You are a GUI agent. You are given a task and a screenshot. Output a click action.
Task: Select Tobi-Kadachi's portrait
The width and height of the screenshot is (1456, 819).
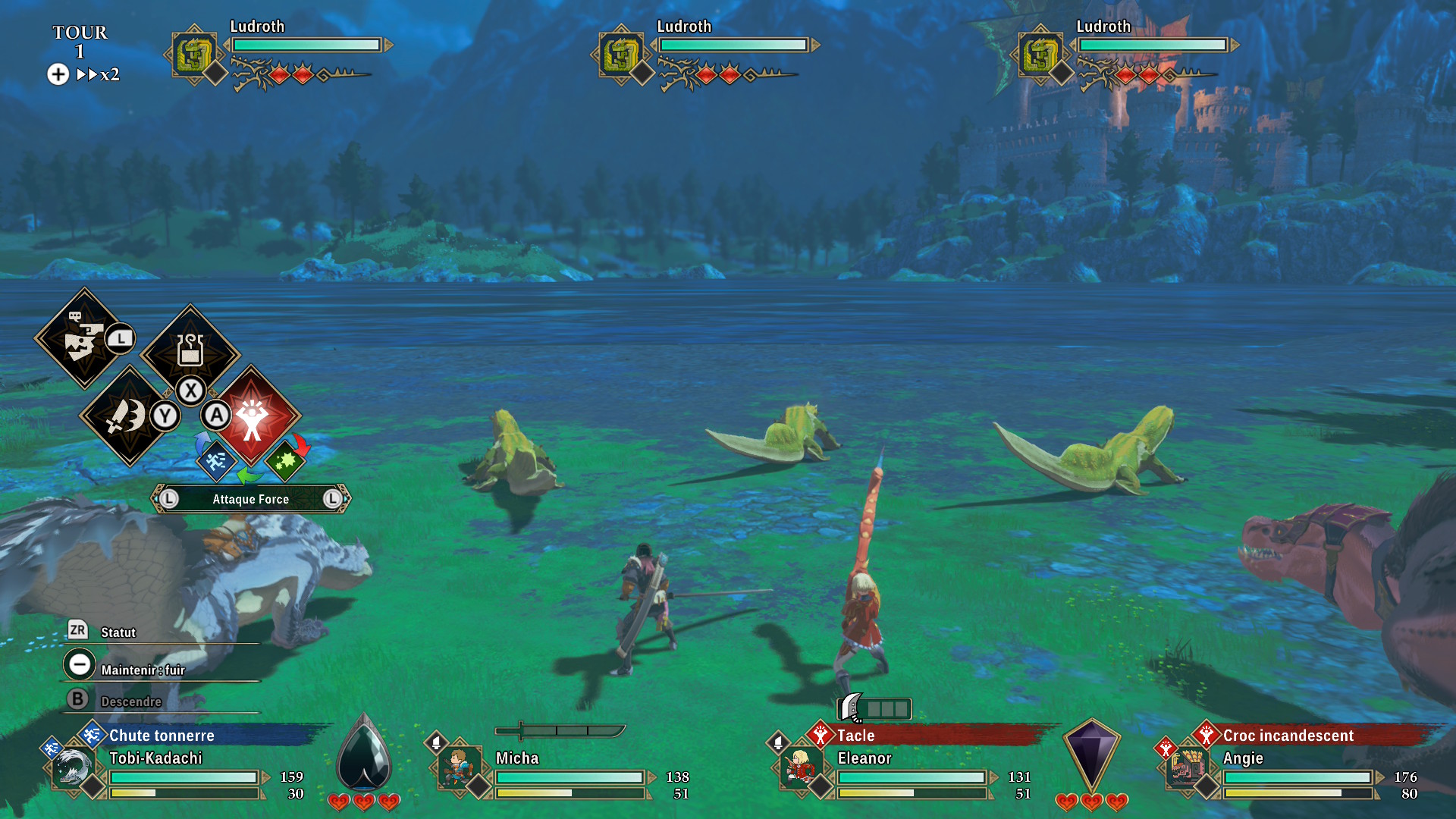[x=74, y=767]
